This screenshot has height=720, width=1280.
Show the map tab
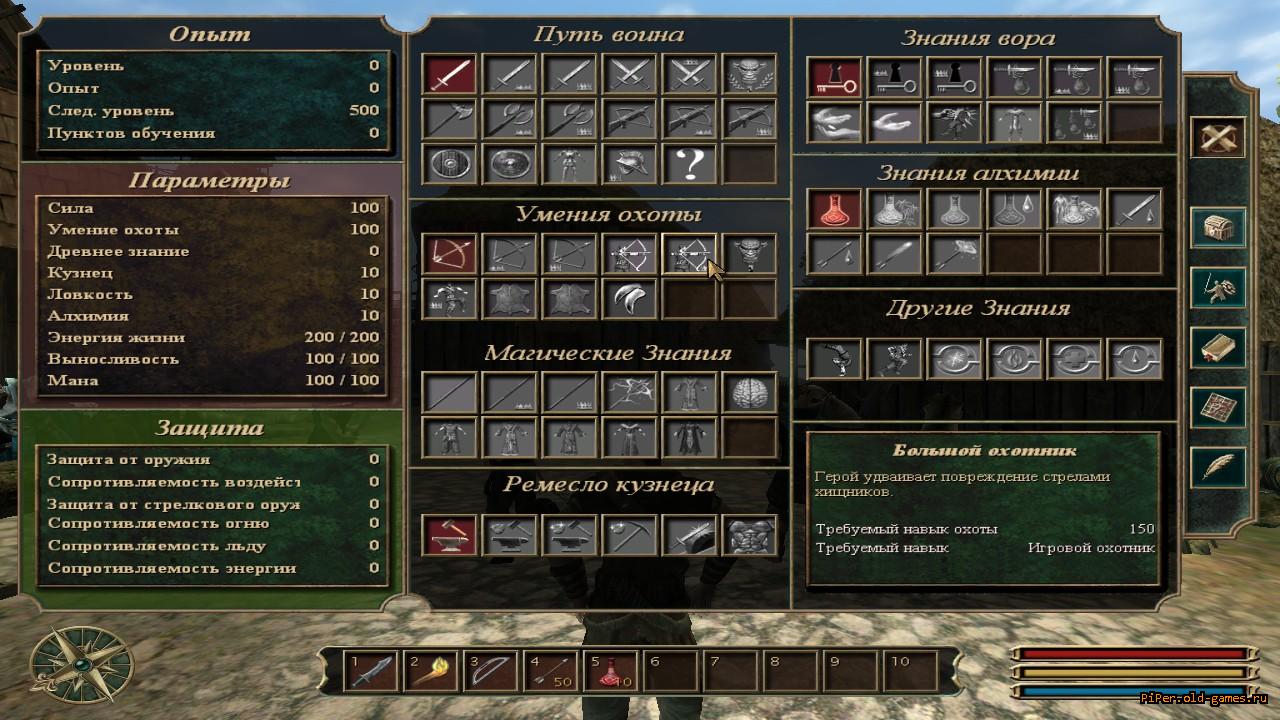click(1217, 407)
